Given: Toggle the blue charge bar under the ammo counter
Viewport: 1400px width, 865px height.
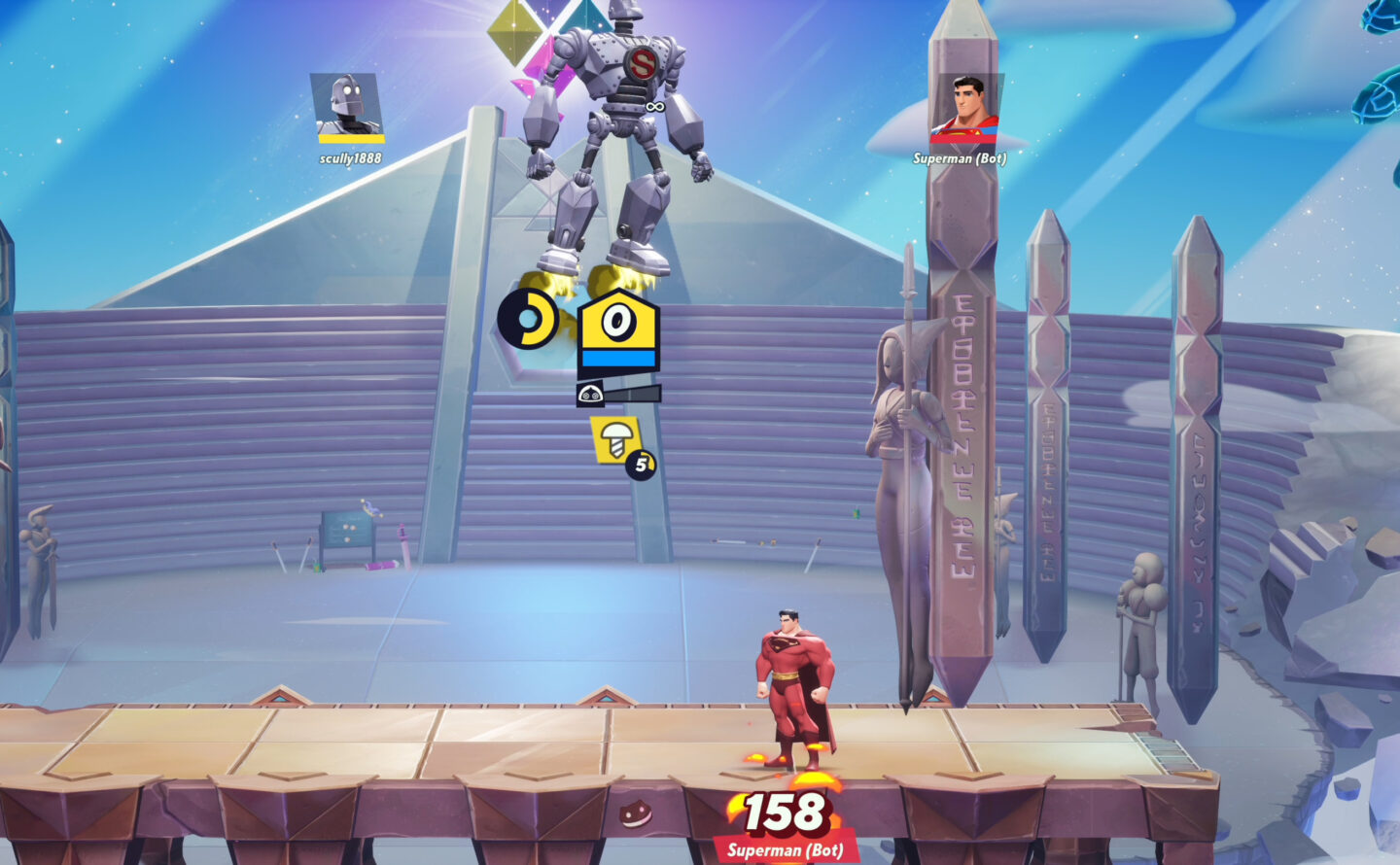Looking at the screenshot, I should click(x=620, y=356).
